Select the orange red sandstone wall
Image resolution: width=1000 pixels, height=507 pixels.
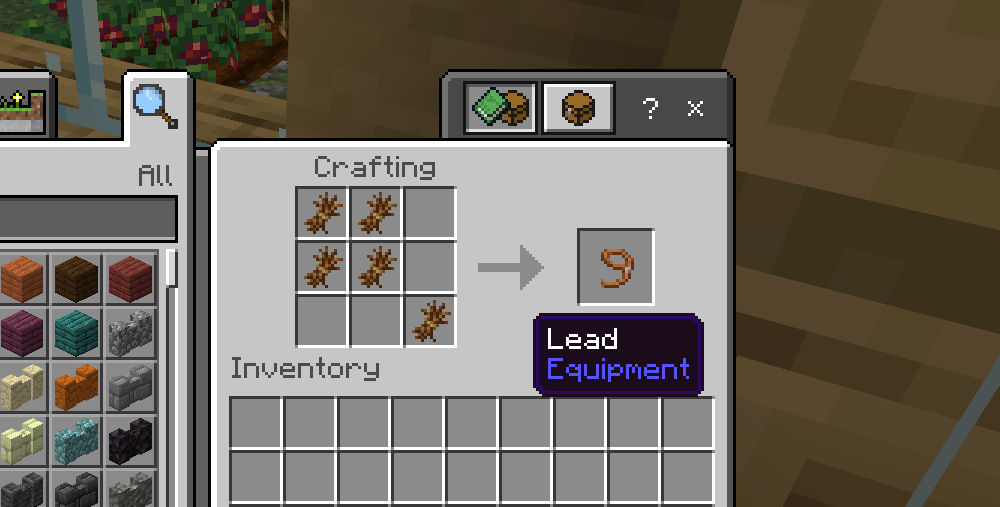click(x=77, y=386)
